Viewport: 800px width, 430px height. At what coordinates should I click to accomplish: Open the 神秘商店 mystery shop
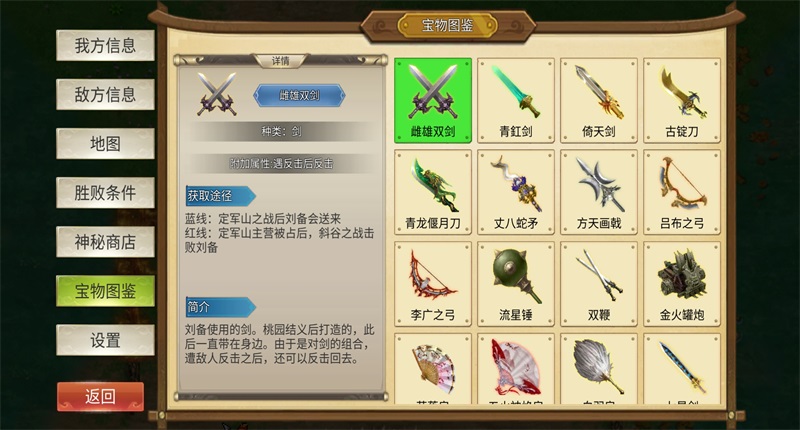click(105, 242)
